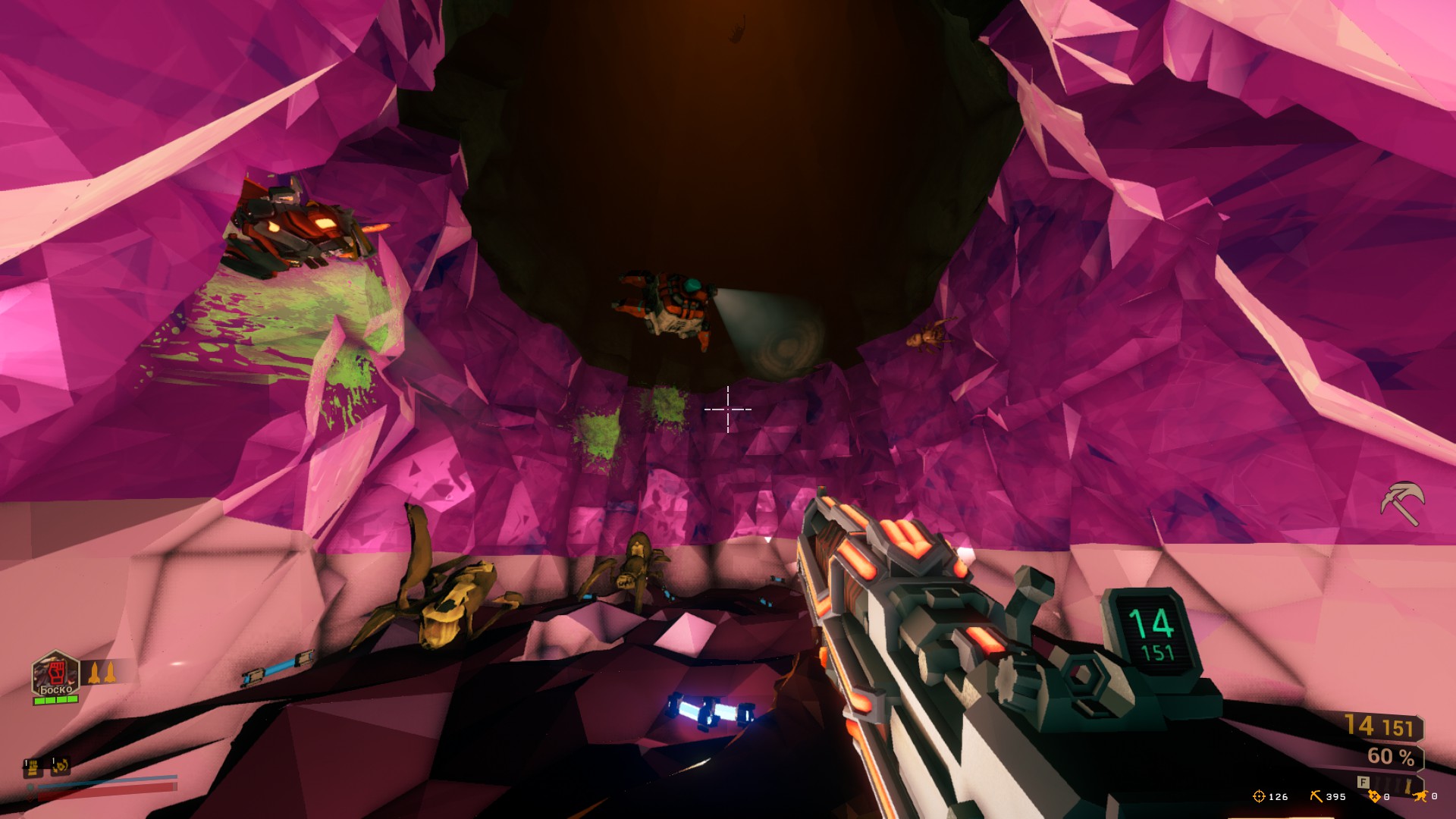Click the fist perk icon
1456x819 pixels.
click(33, 767)
